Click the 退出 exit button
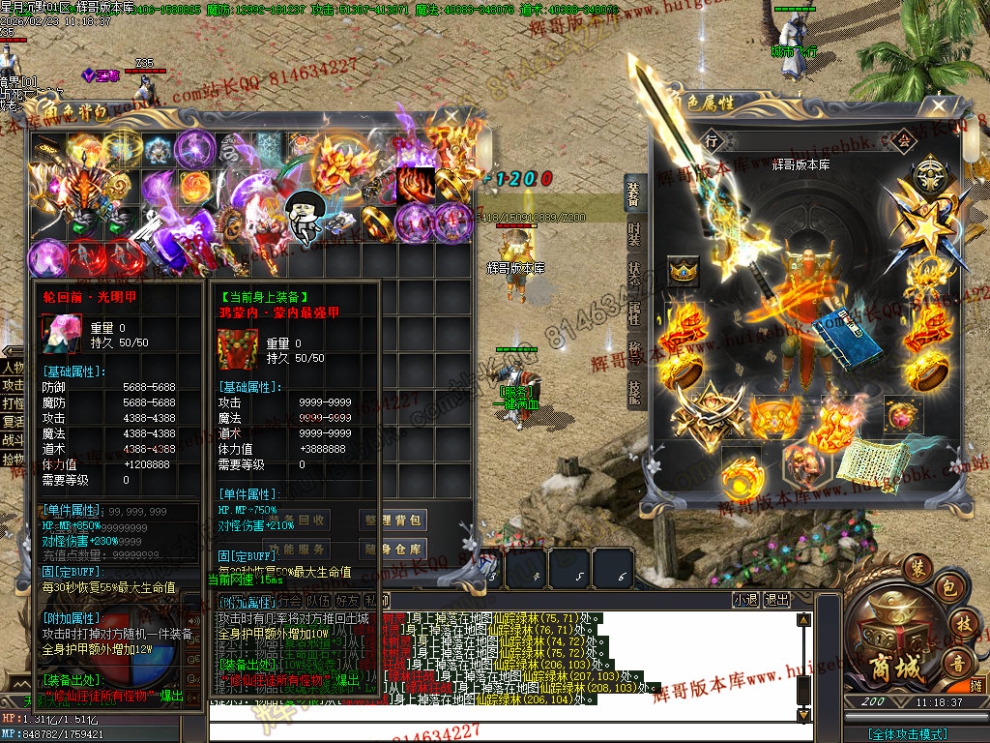 [x=777, y=600]
